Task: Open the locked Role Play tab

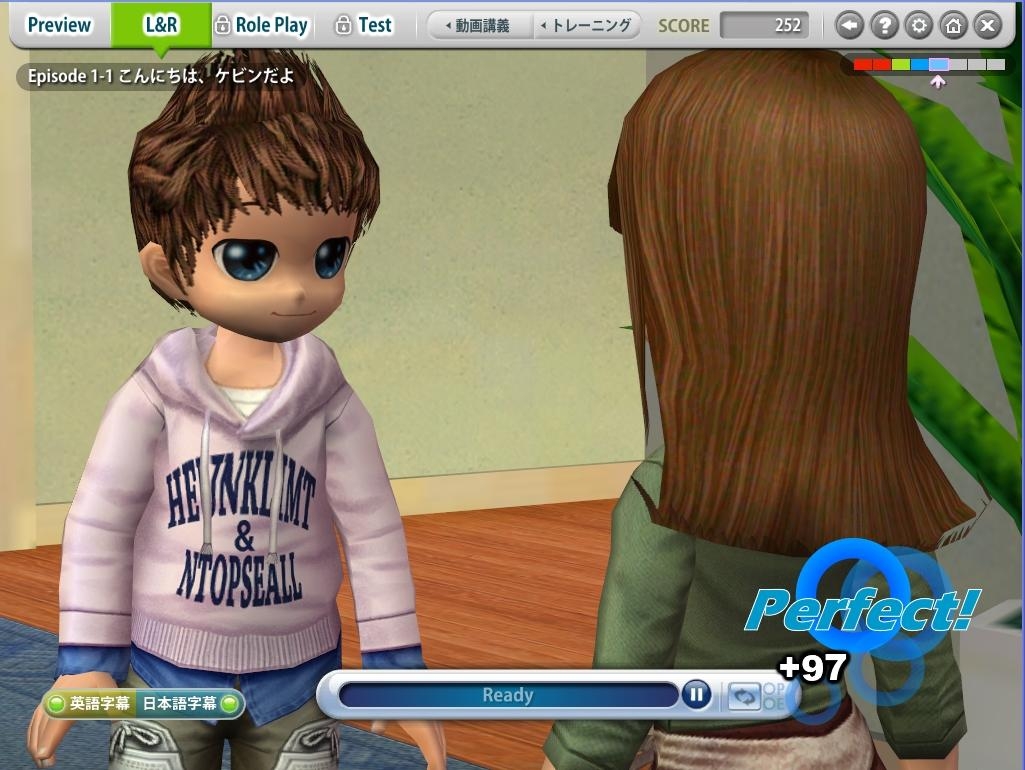Action: (262, 25)
